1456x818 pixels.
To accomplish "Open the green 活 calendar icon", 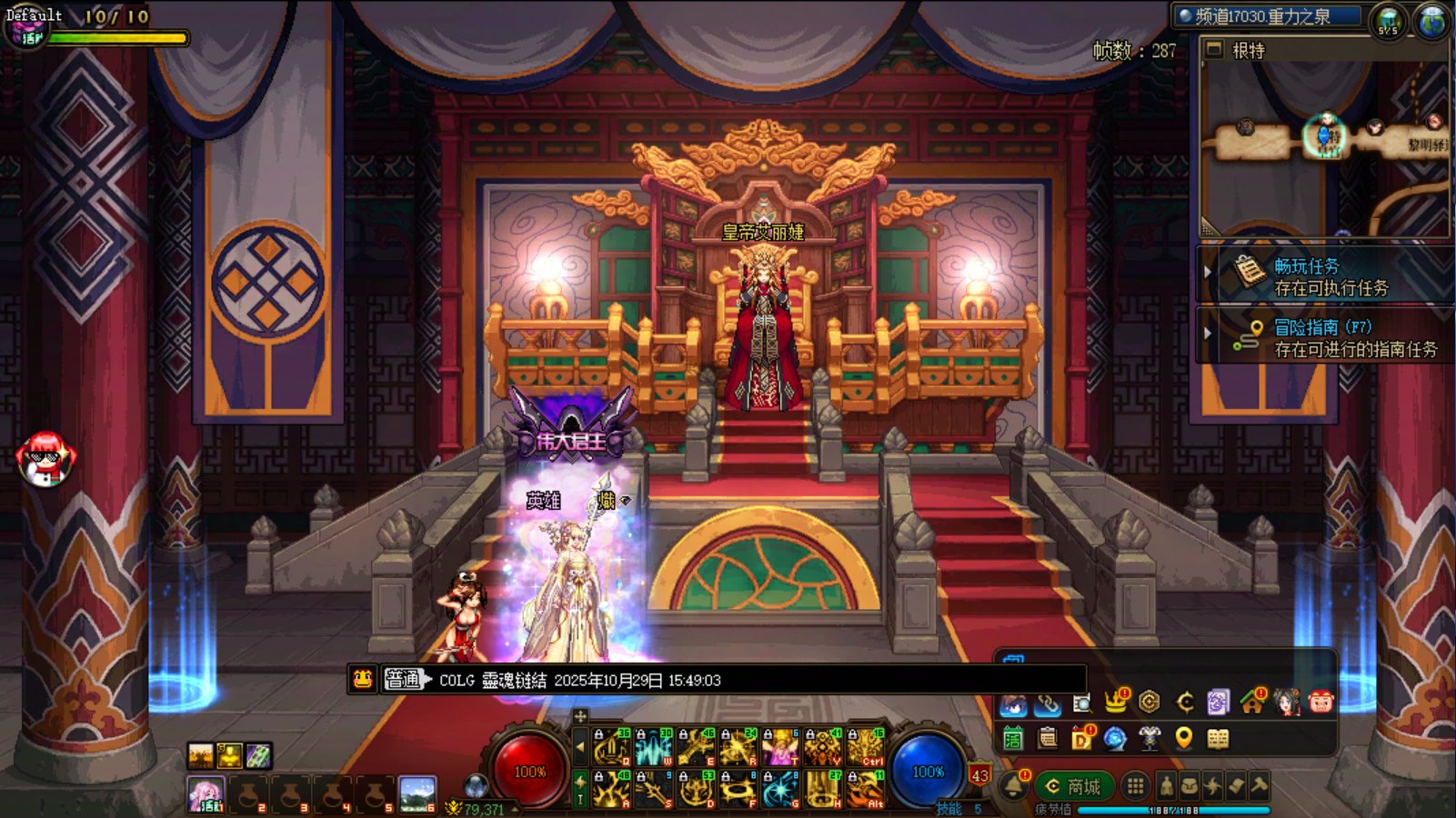I will [1013, 739].
